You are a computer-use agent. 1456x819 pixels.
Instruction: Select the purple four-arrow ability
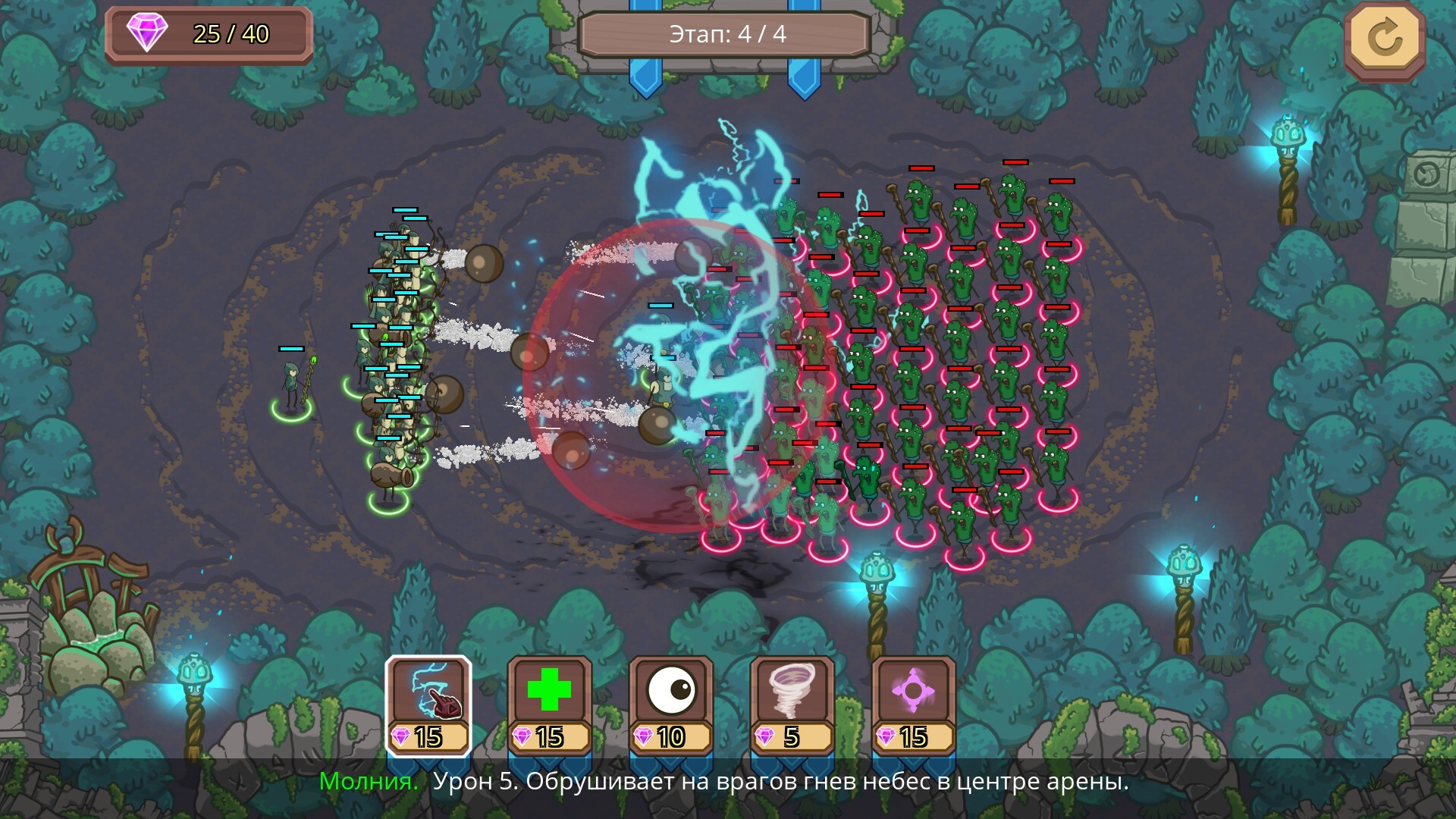click(x=914, y=705)
